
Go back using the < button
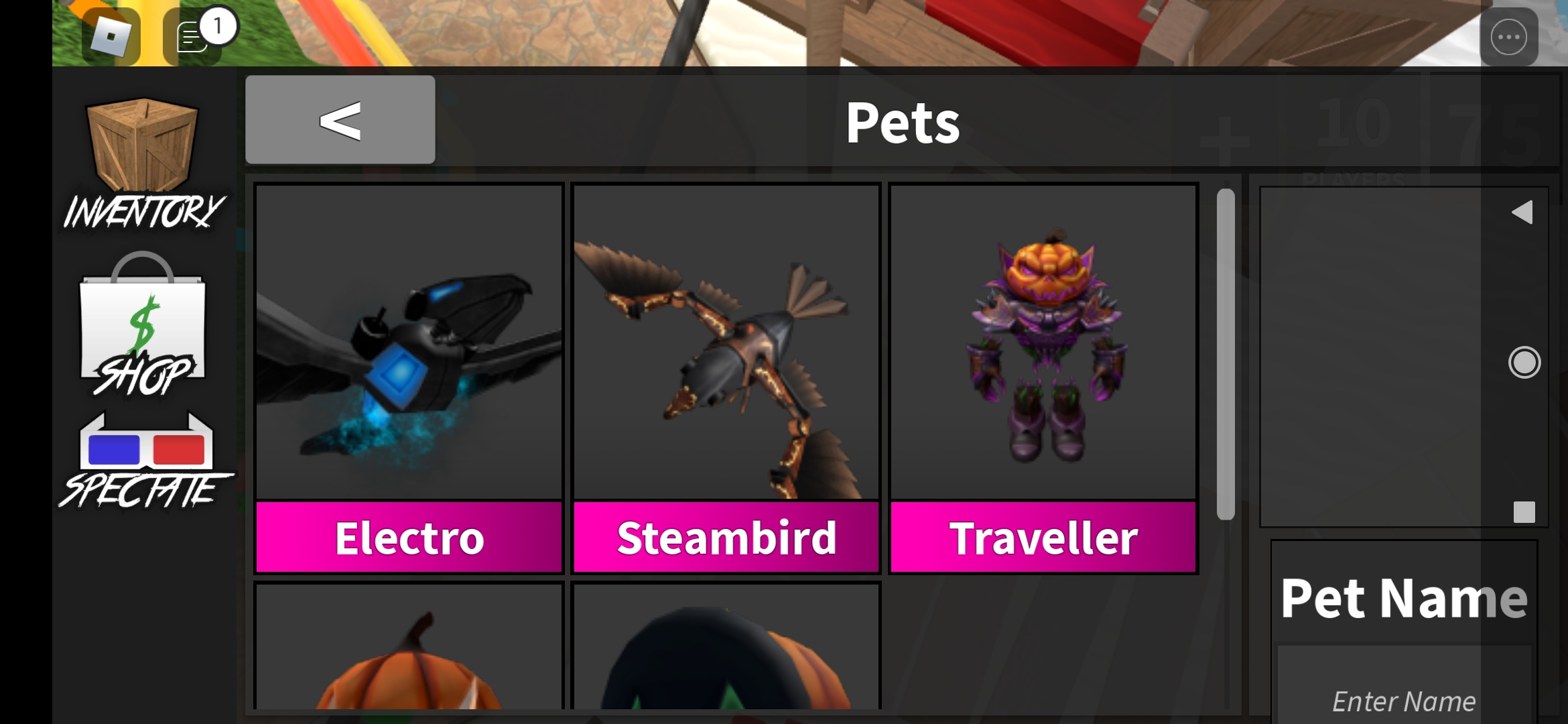pyautogui.click(x=340, y=119)
